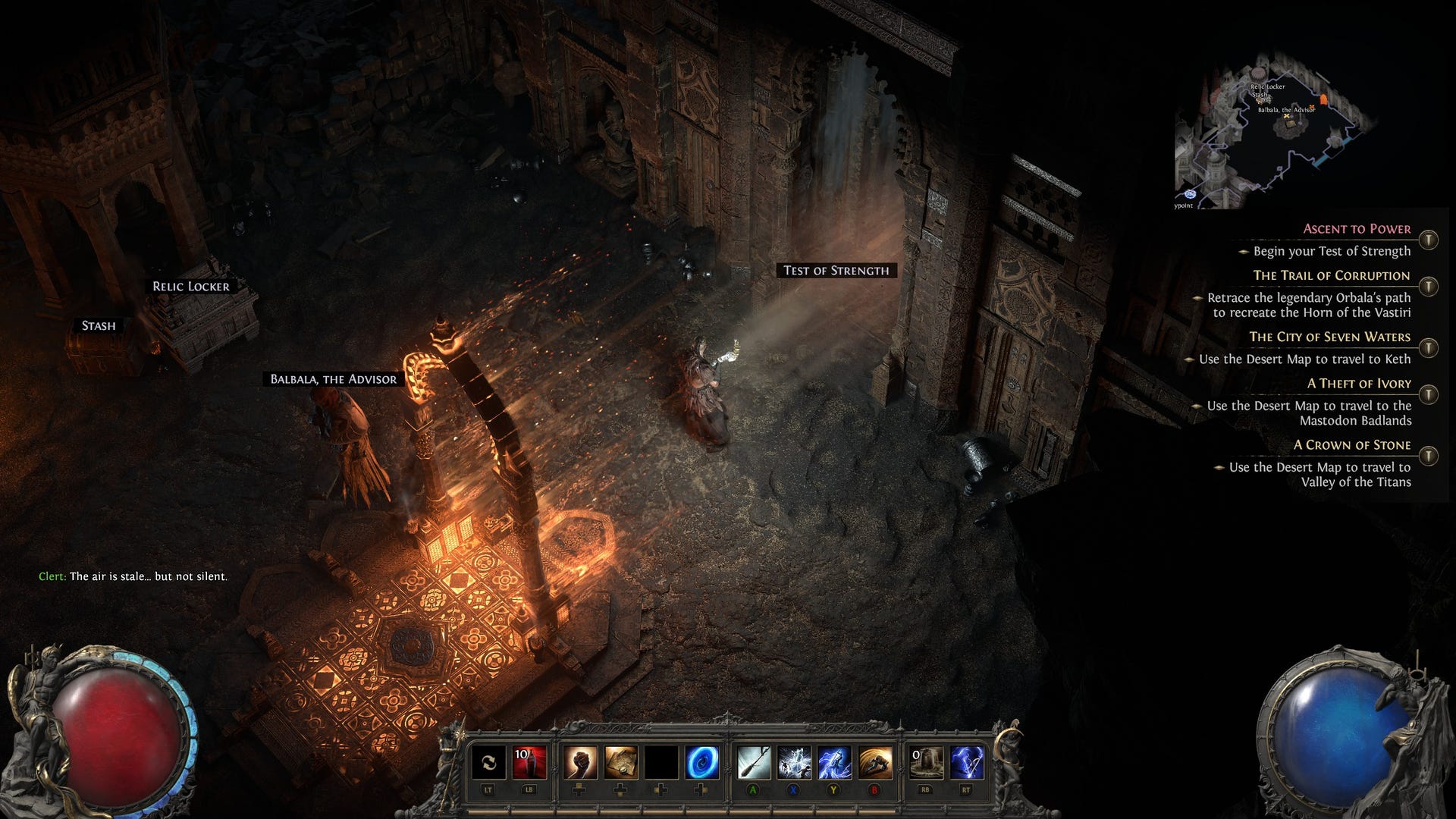Toggle the pin button beside Ascent to Power

pyautogui.click(x=1429, y=240)
